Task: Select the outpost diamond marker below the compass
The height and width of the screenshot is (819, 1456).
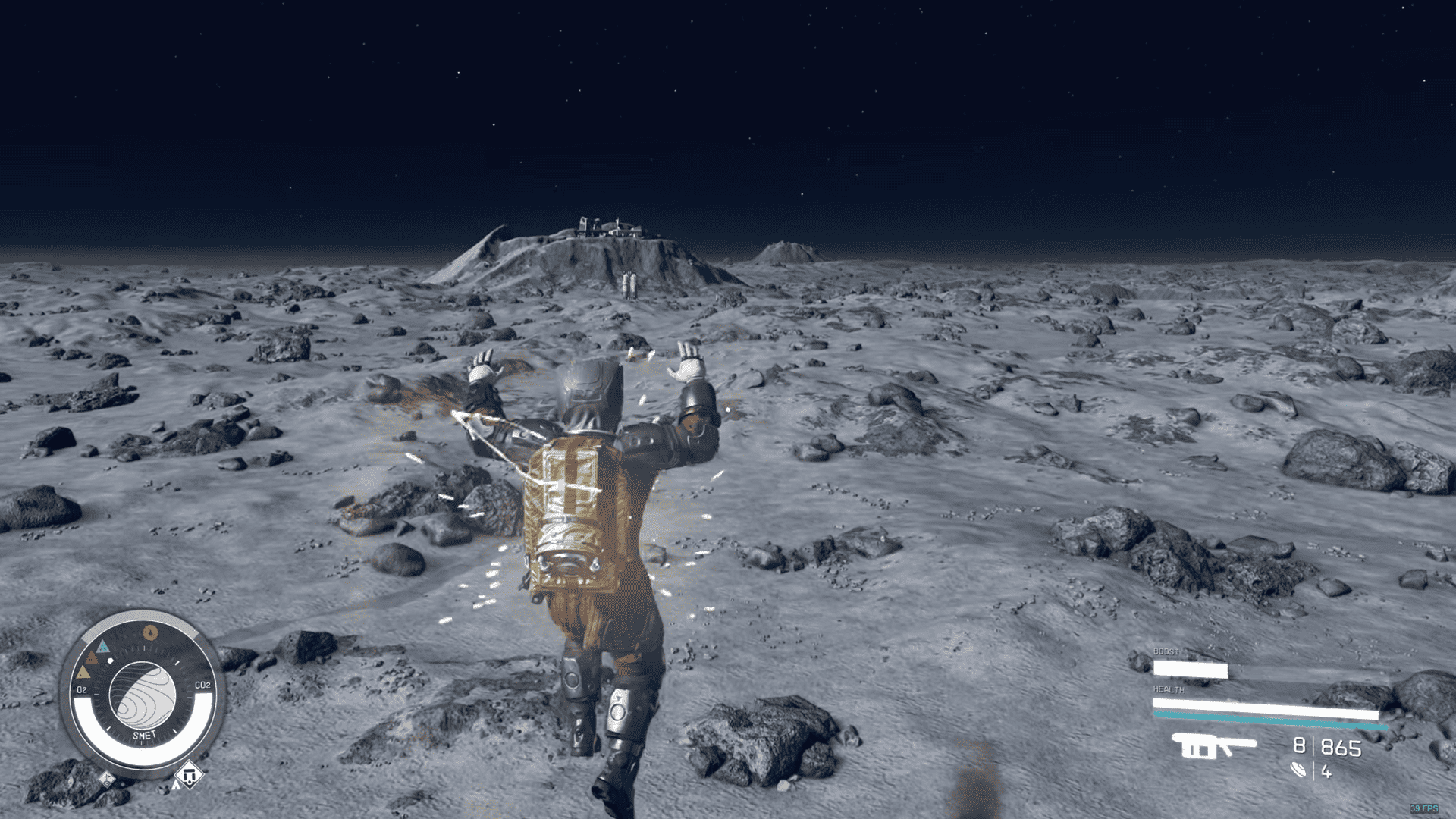Action: tap(188, 776)
